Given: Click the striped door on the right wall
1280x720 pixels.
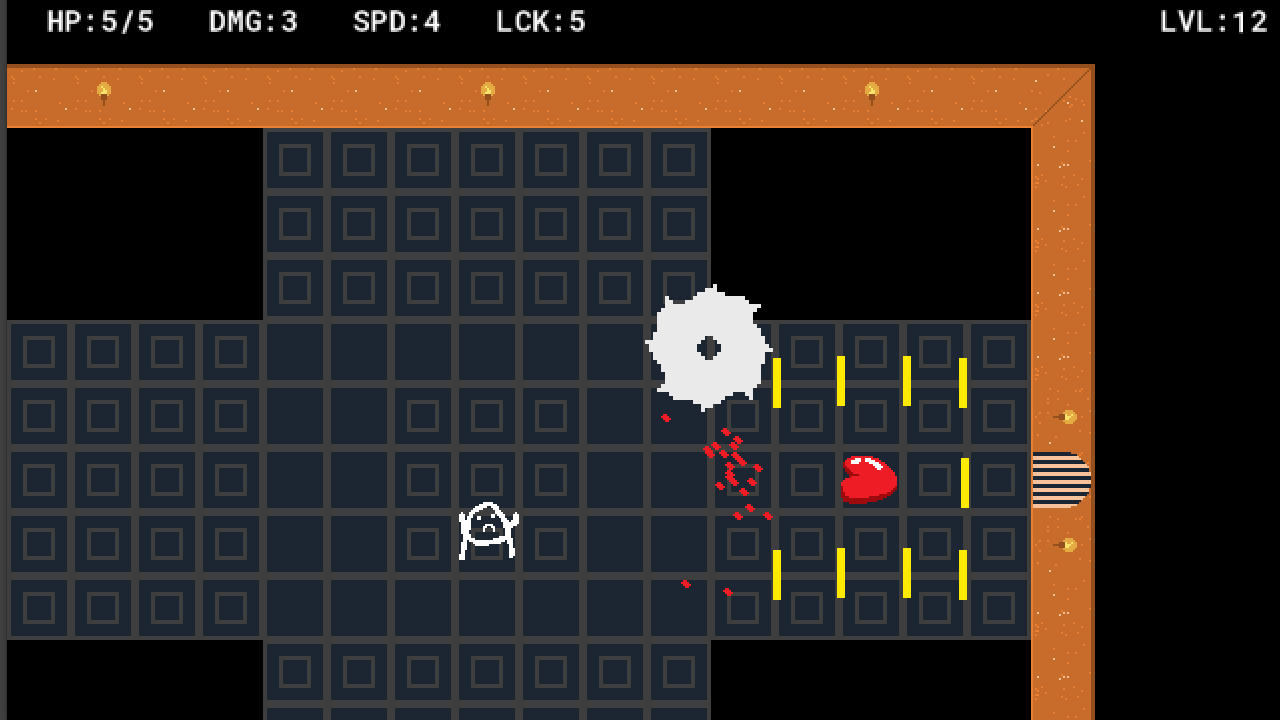Looking at the screenshot, I should click(x=1062, y=480).
